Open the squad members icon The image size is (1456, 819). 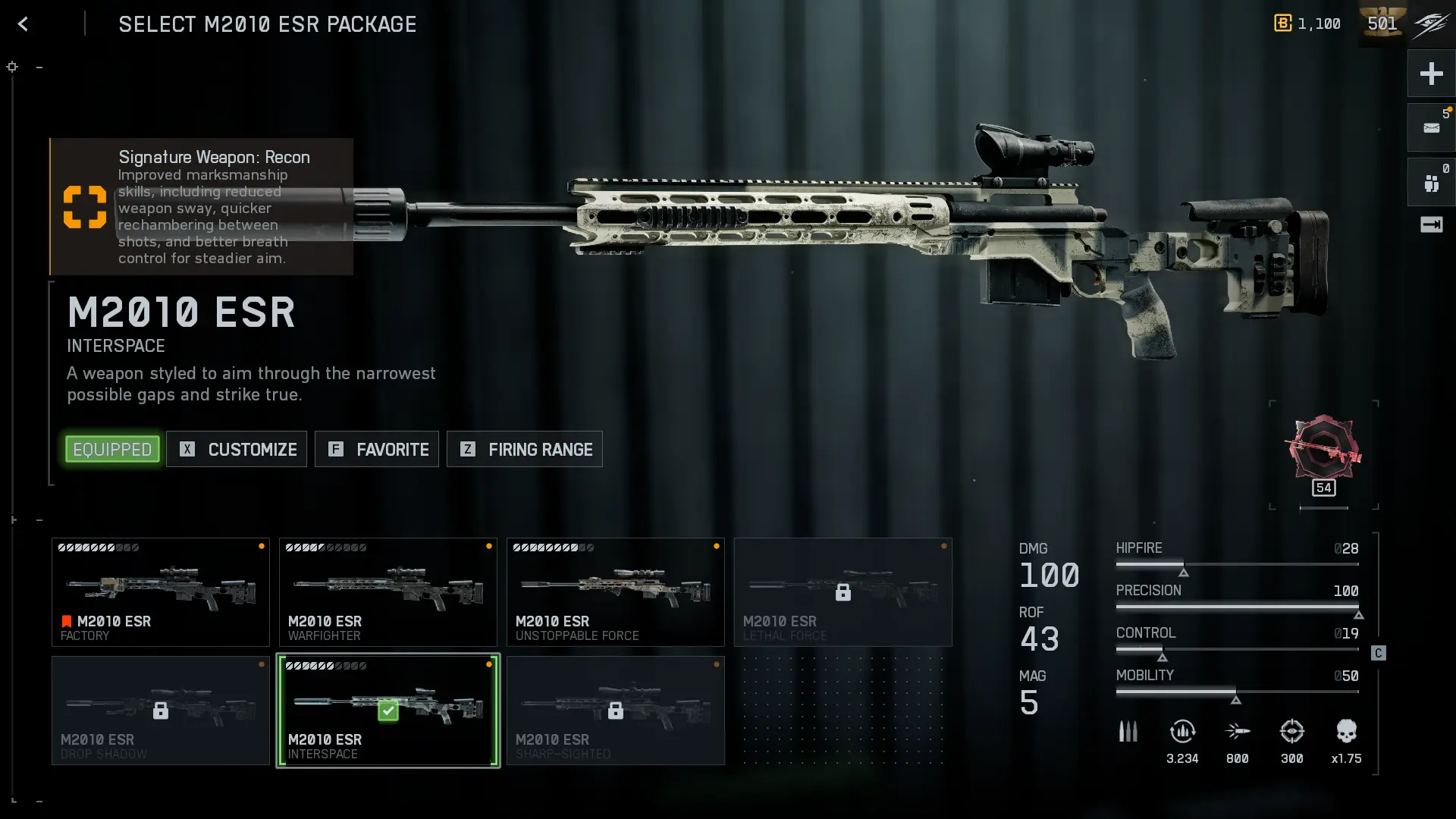click(x=1431, y=183)
